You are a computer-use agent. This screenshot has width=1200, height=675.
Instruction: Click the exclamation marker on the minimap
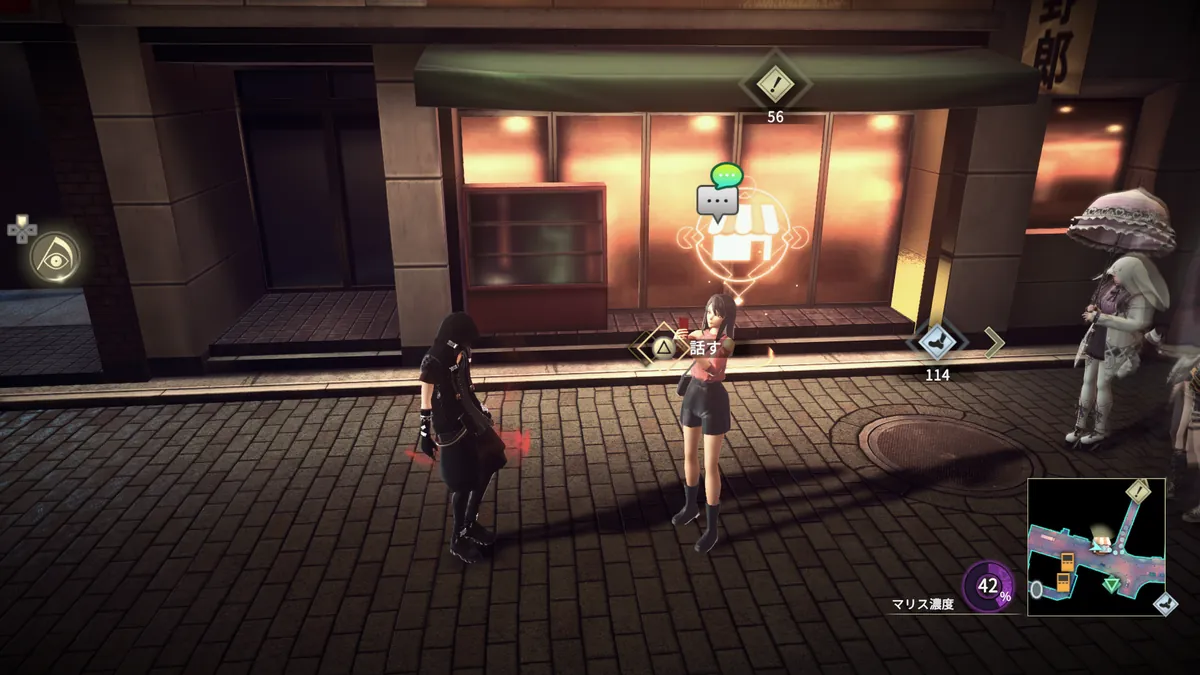pyautogui.click(x=1138, y=490)
